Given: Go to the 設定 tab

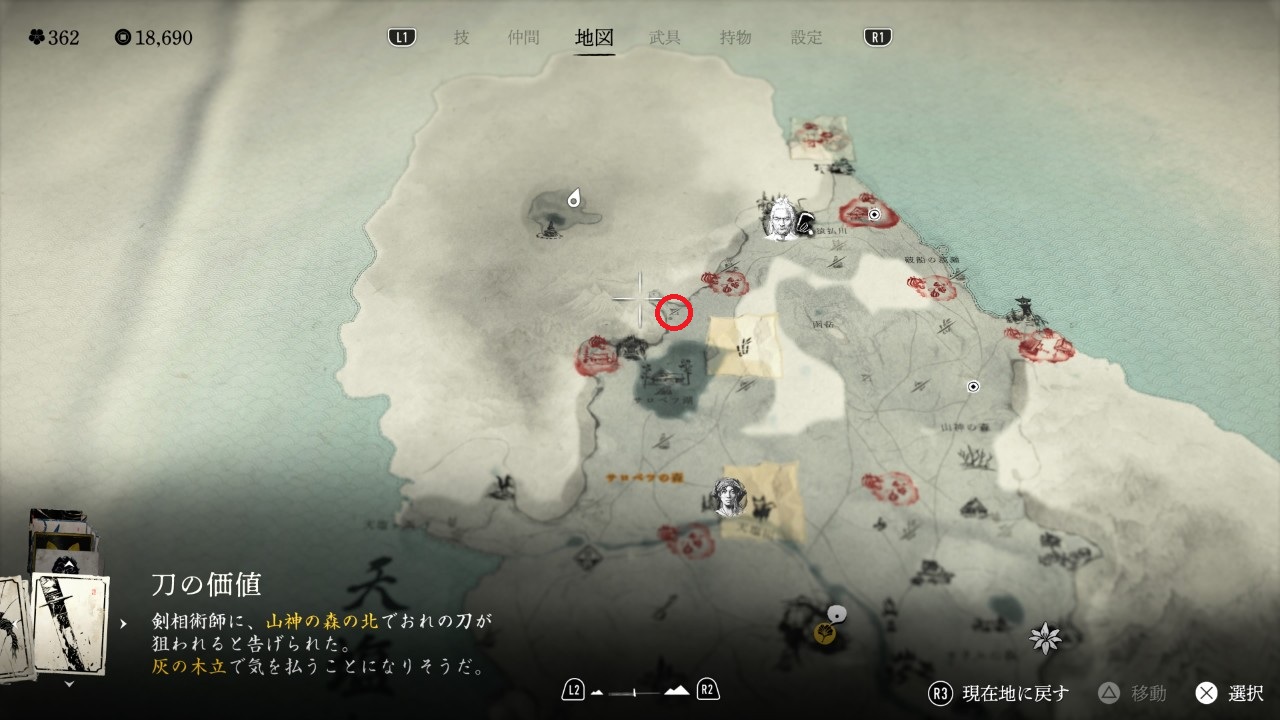Looking at the screenshot, I should pyautogui.click(x=806, y=38).
